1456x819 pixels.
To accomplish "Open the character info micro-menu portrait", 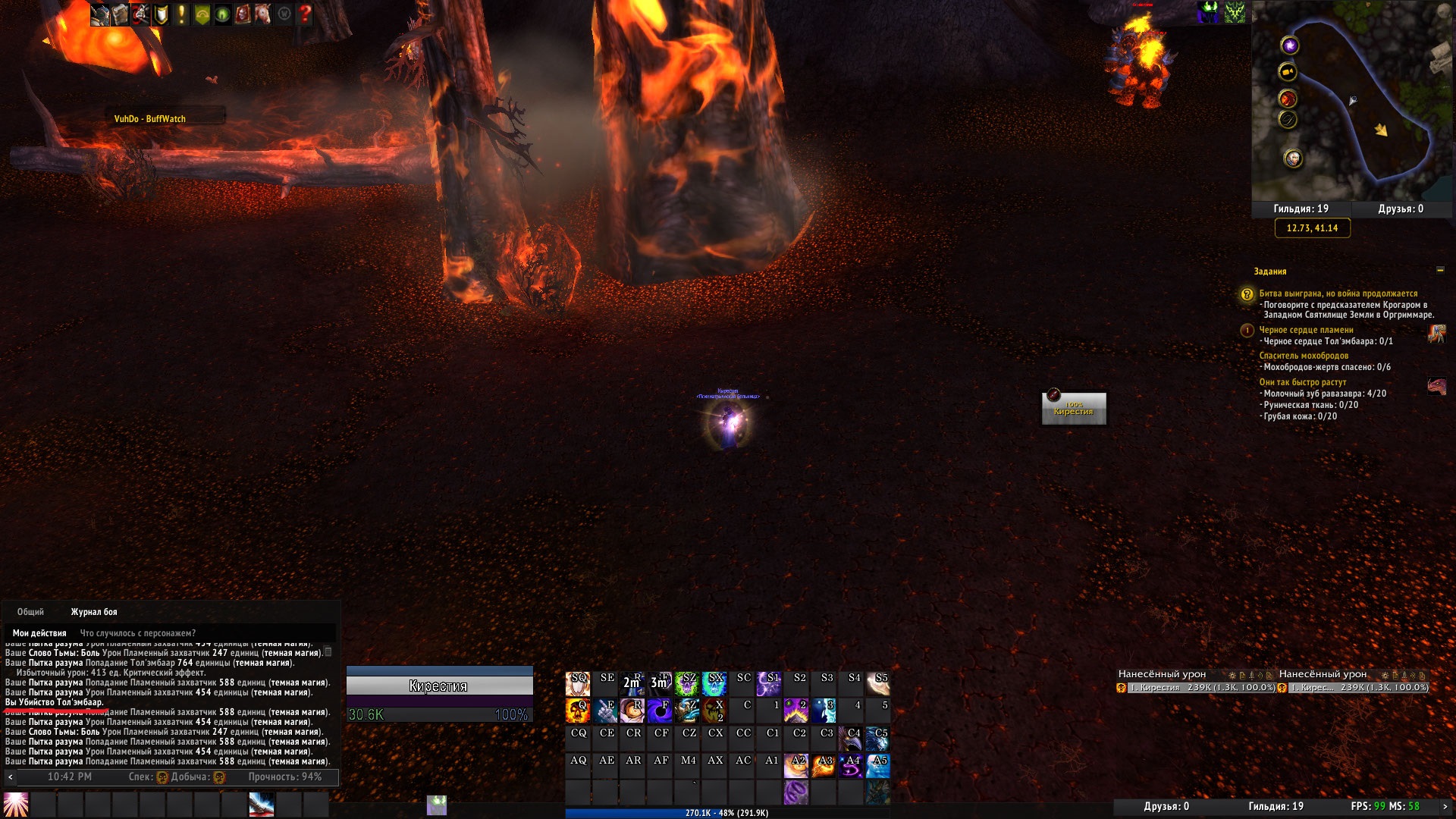I will [x=100, y=14].
